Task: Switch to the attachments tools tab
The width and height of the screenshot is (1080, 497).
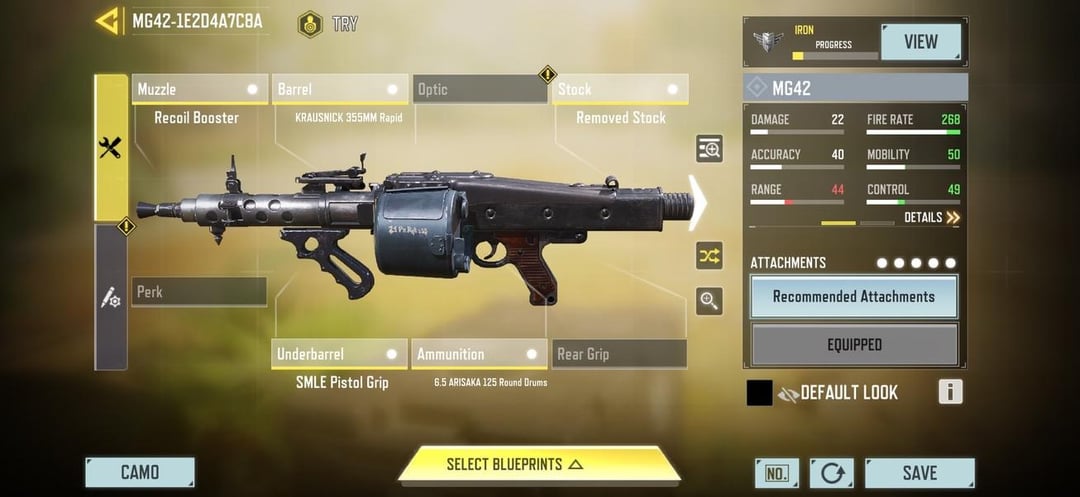Action: click(111, 148)
